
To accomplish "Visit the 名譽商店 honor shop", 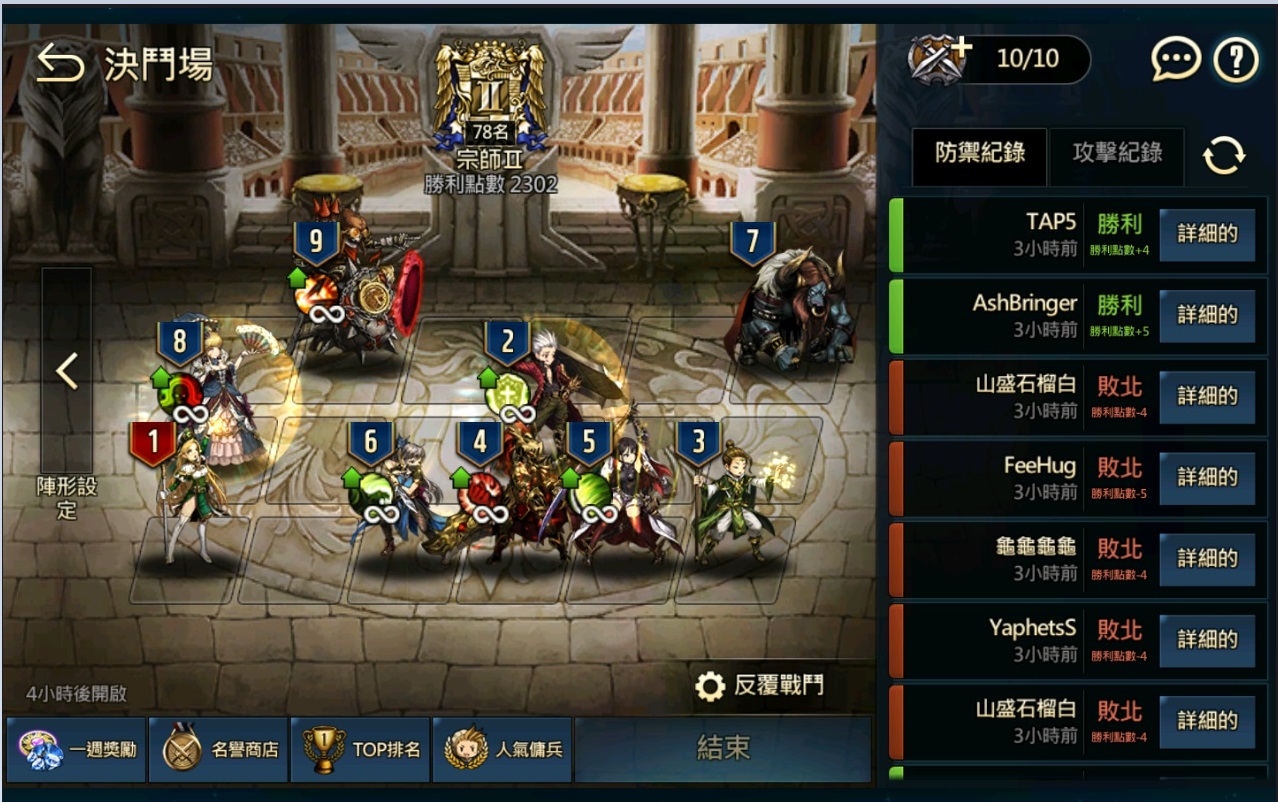I will pos(219,749).
